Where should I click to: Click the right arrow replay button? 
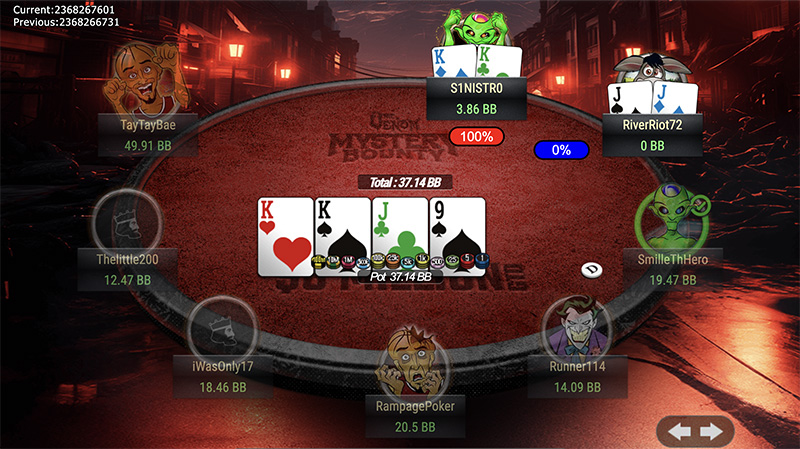[711, 432]
